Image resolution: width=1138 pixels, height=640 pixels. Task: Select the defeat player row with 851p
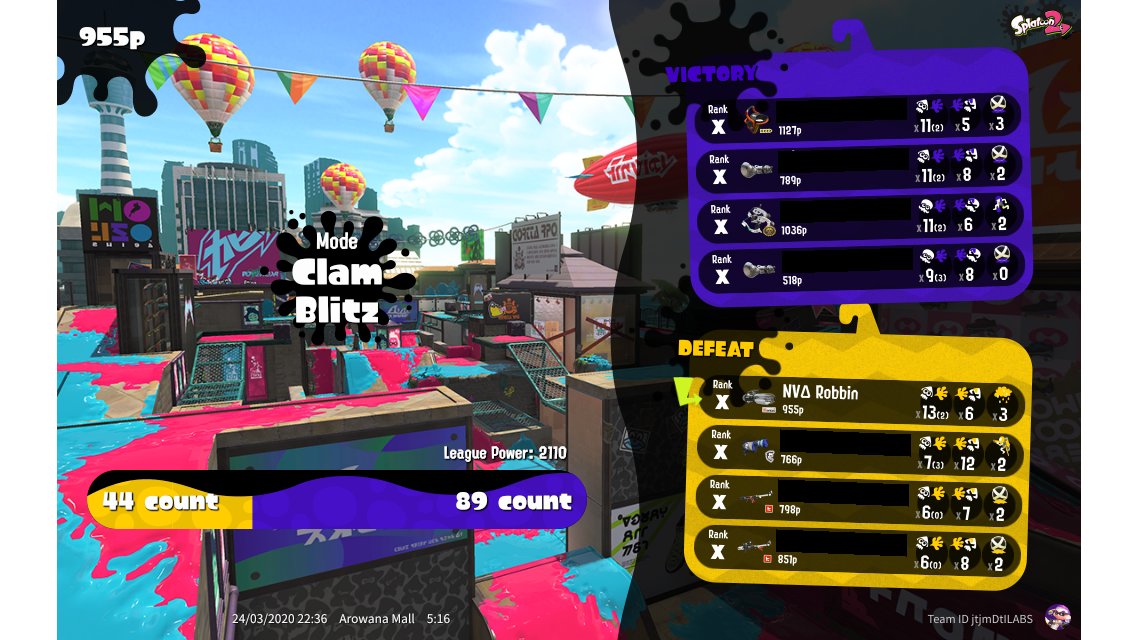tap(860, 551)
